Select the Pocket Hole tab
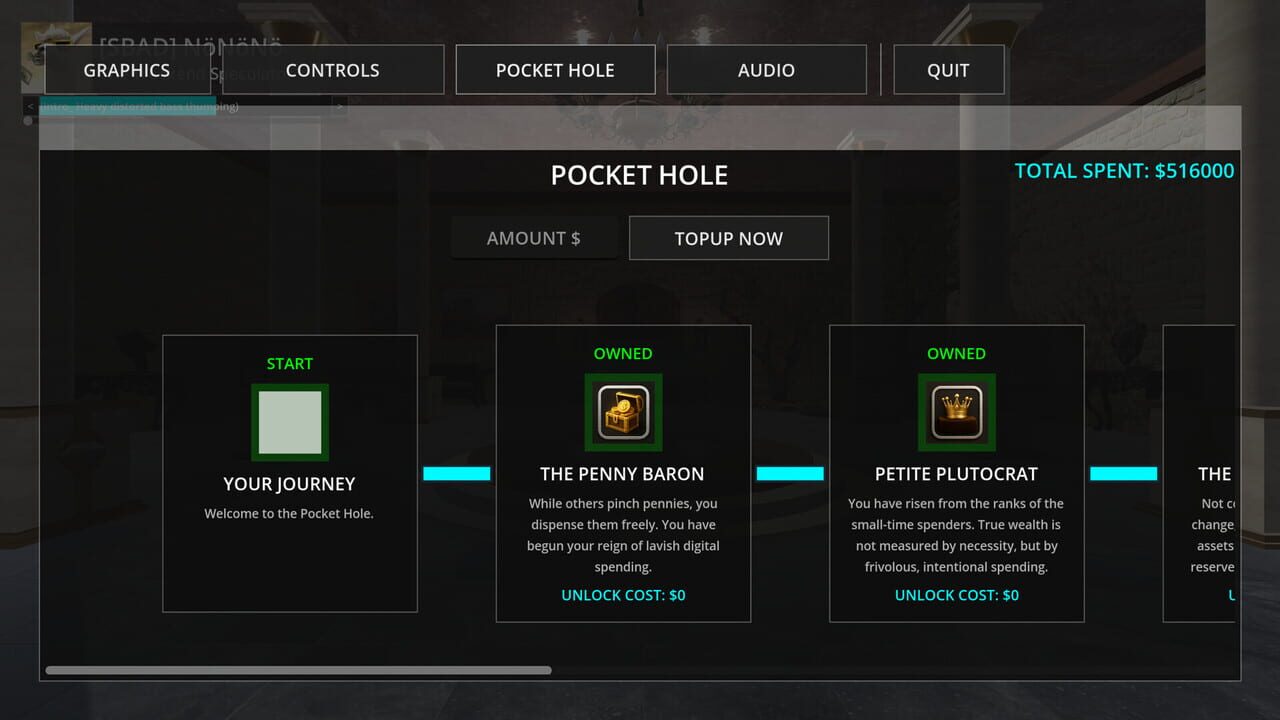This screenshot has width=1280, height=720. click(555, 70)
